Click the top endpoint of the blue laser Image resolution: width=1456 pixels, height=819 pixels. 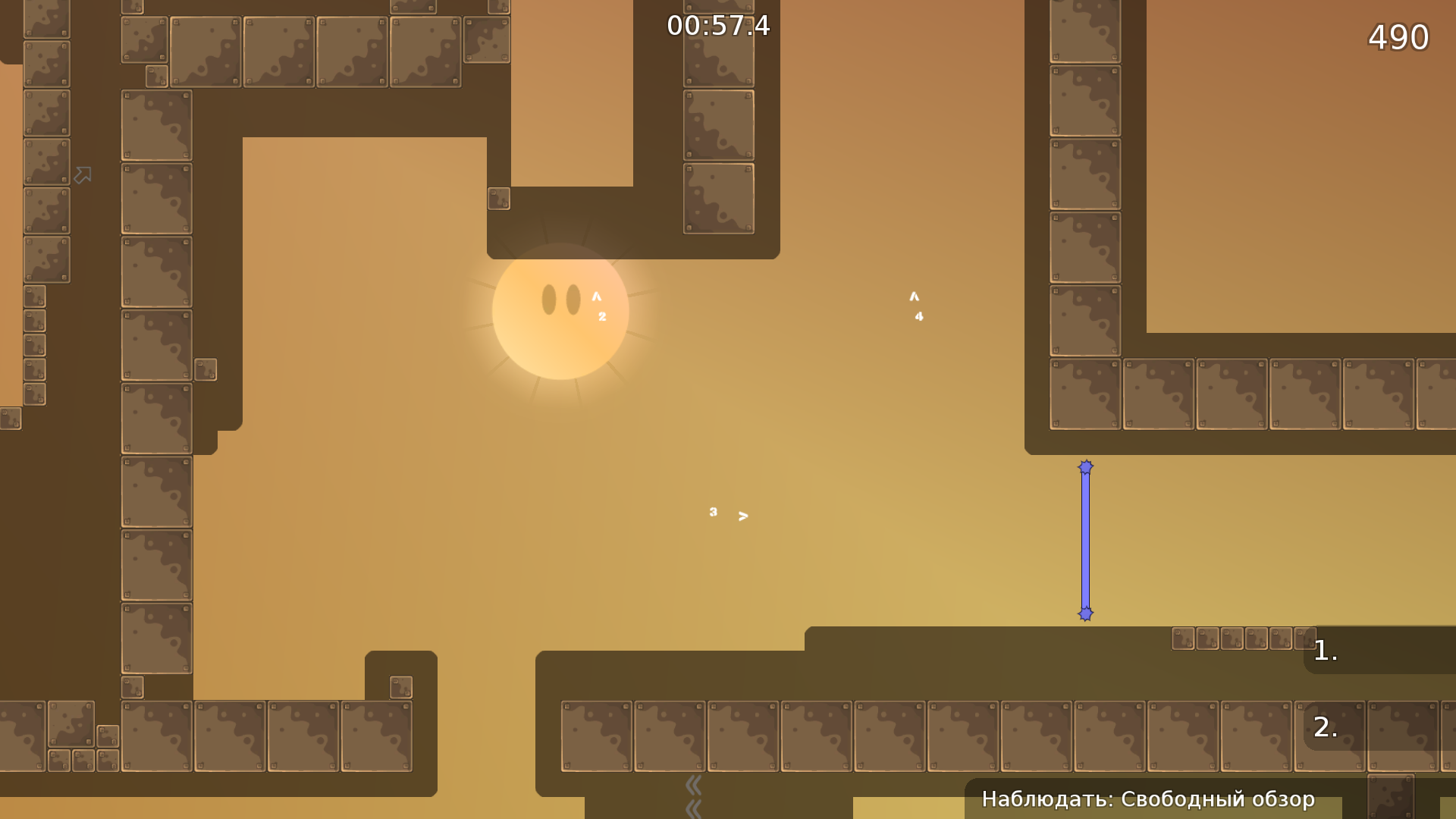pyautogui.click(x=1086, y=467)
